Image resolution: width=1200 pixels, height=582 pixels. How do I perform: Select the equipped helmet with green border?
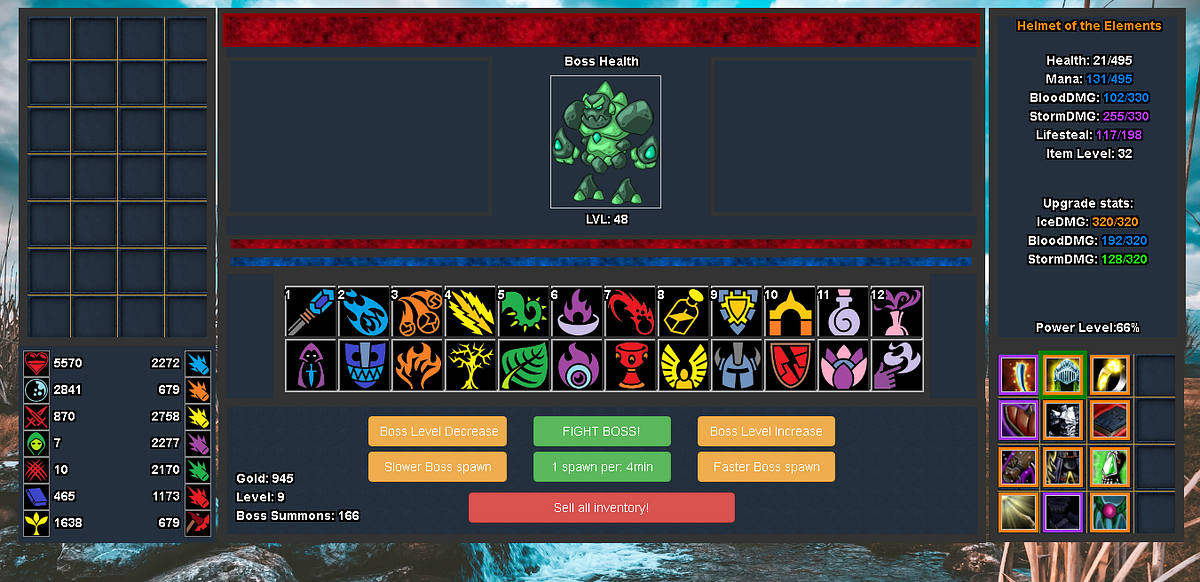pyautogui.click(x=1063, y=375)
